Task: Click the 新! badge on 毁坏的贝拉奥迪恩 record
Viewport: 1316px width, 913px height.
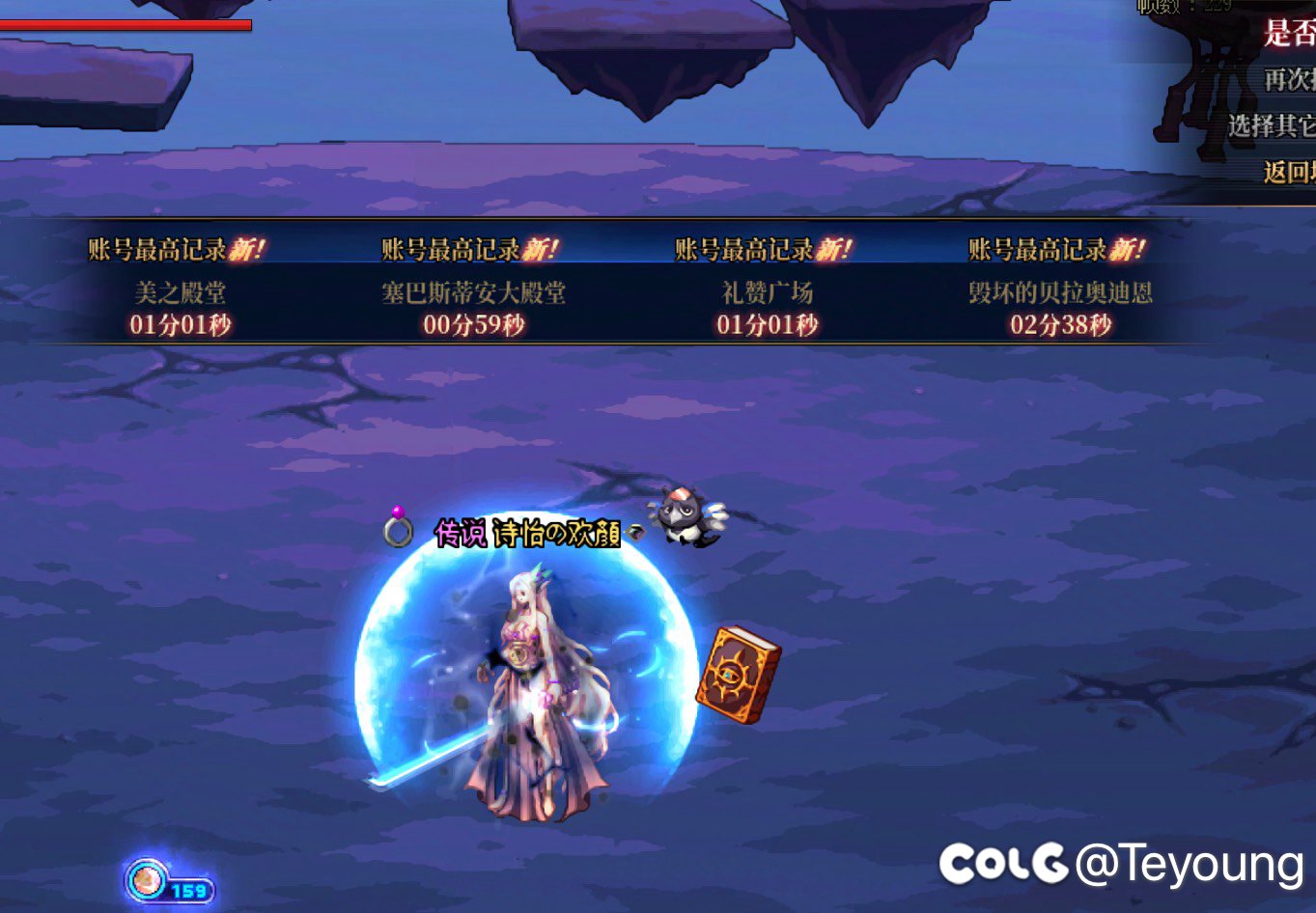Action: [x=1123, y=247]
